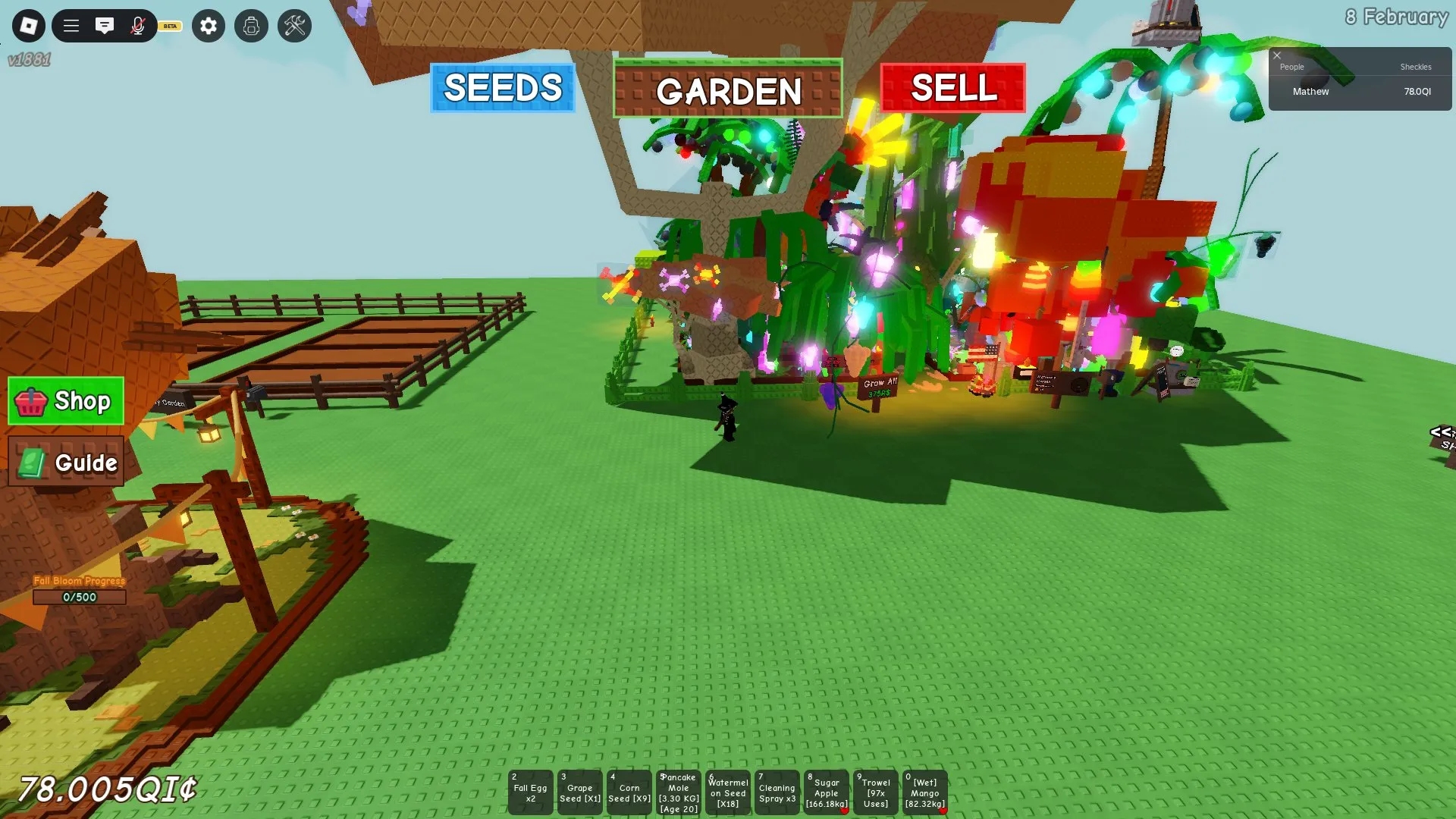Close the People leaderboard panel
This screenshot has height=819, width=1456.
tap(1277, 55)
